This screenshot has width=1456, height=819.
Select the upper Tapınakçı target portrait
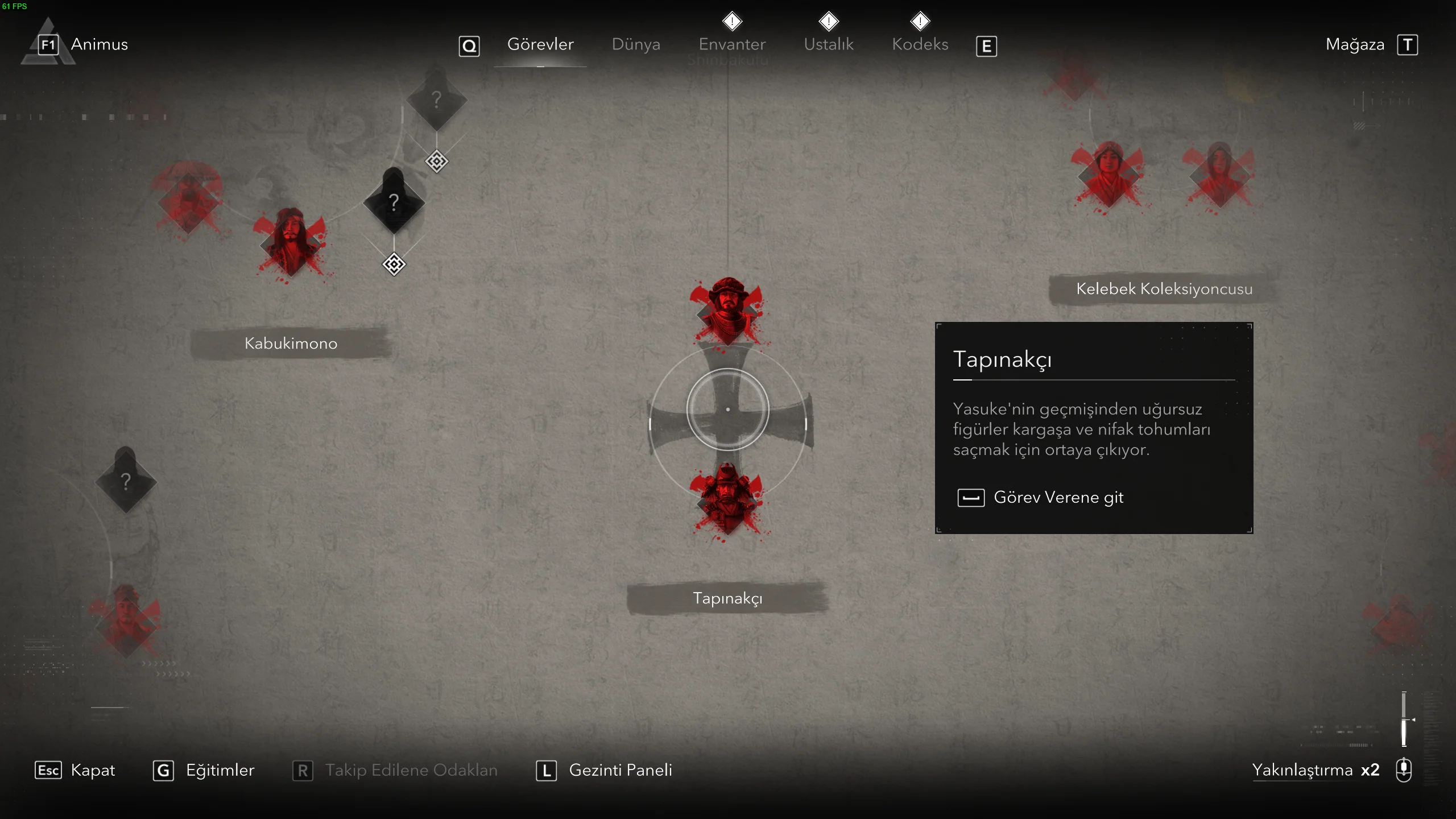[x=727, y=310]
